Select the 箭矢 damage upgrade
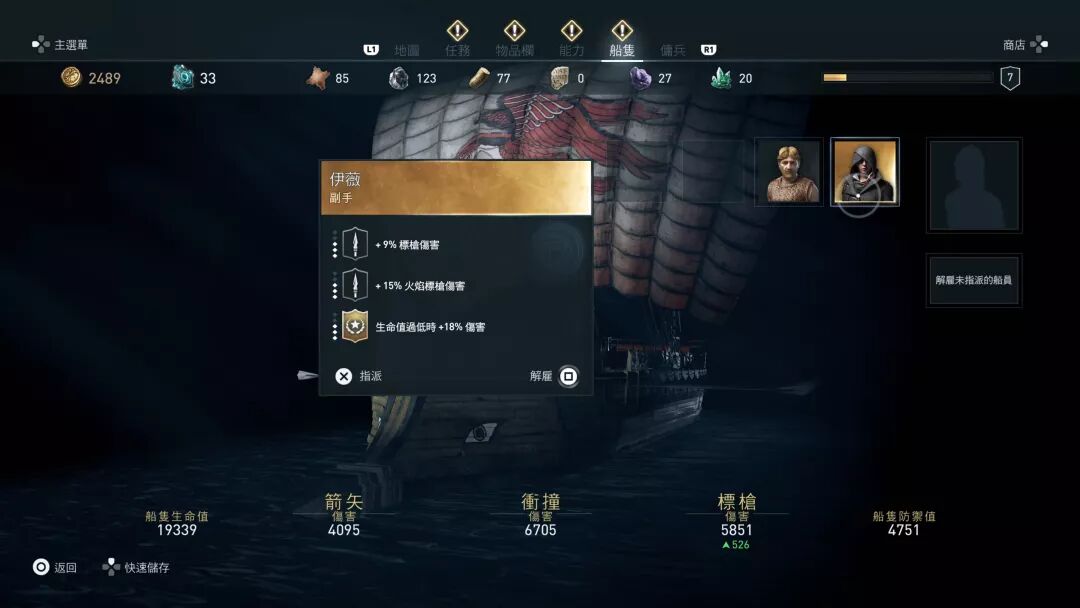Image resolution: width=1080 pixels, height=608 pixels. coord(343,514)
